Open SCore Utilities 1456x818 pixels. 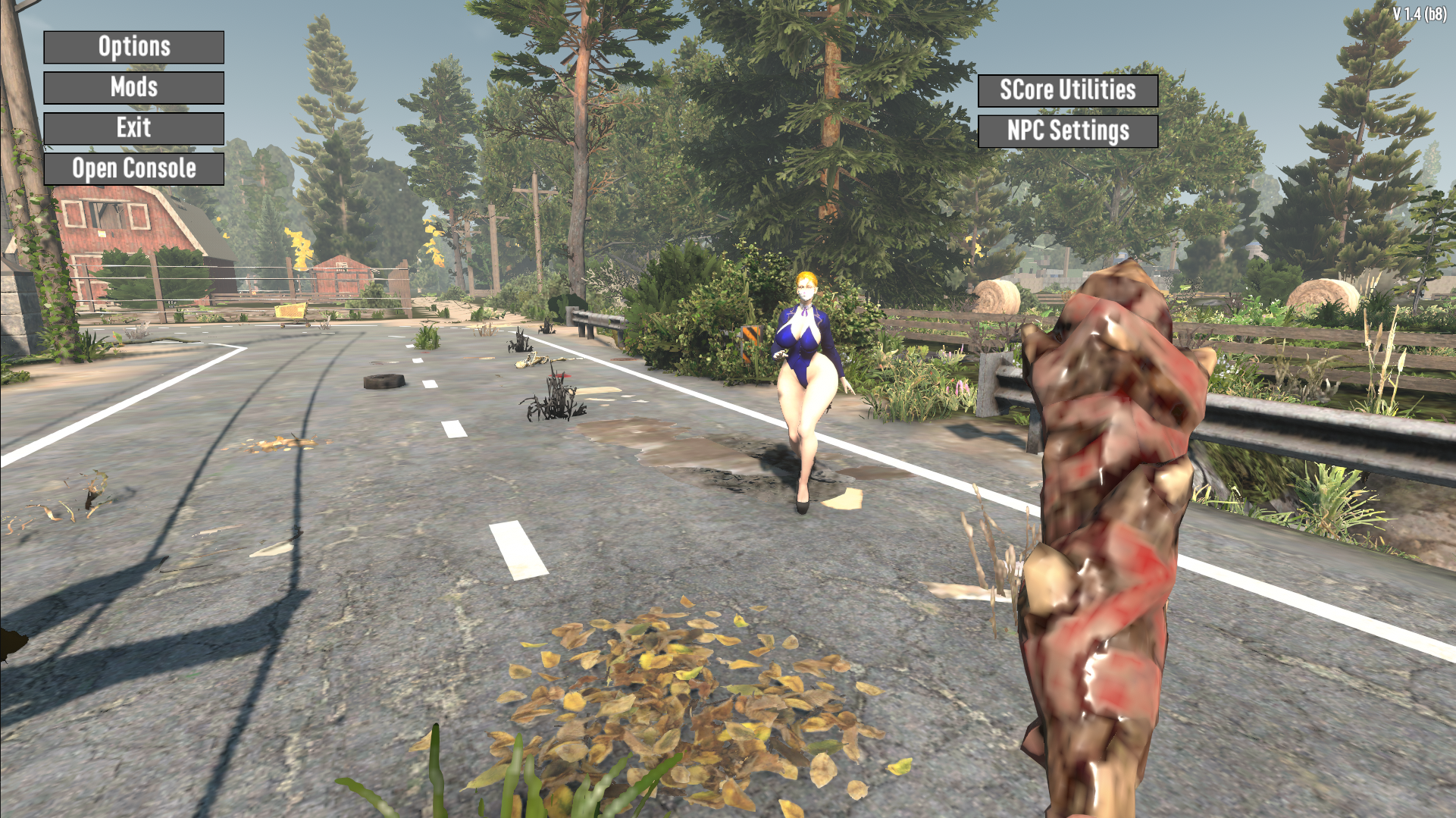[x=1067, y=90]
